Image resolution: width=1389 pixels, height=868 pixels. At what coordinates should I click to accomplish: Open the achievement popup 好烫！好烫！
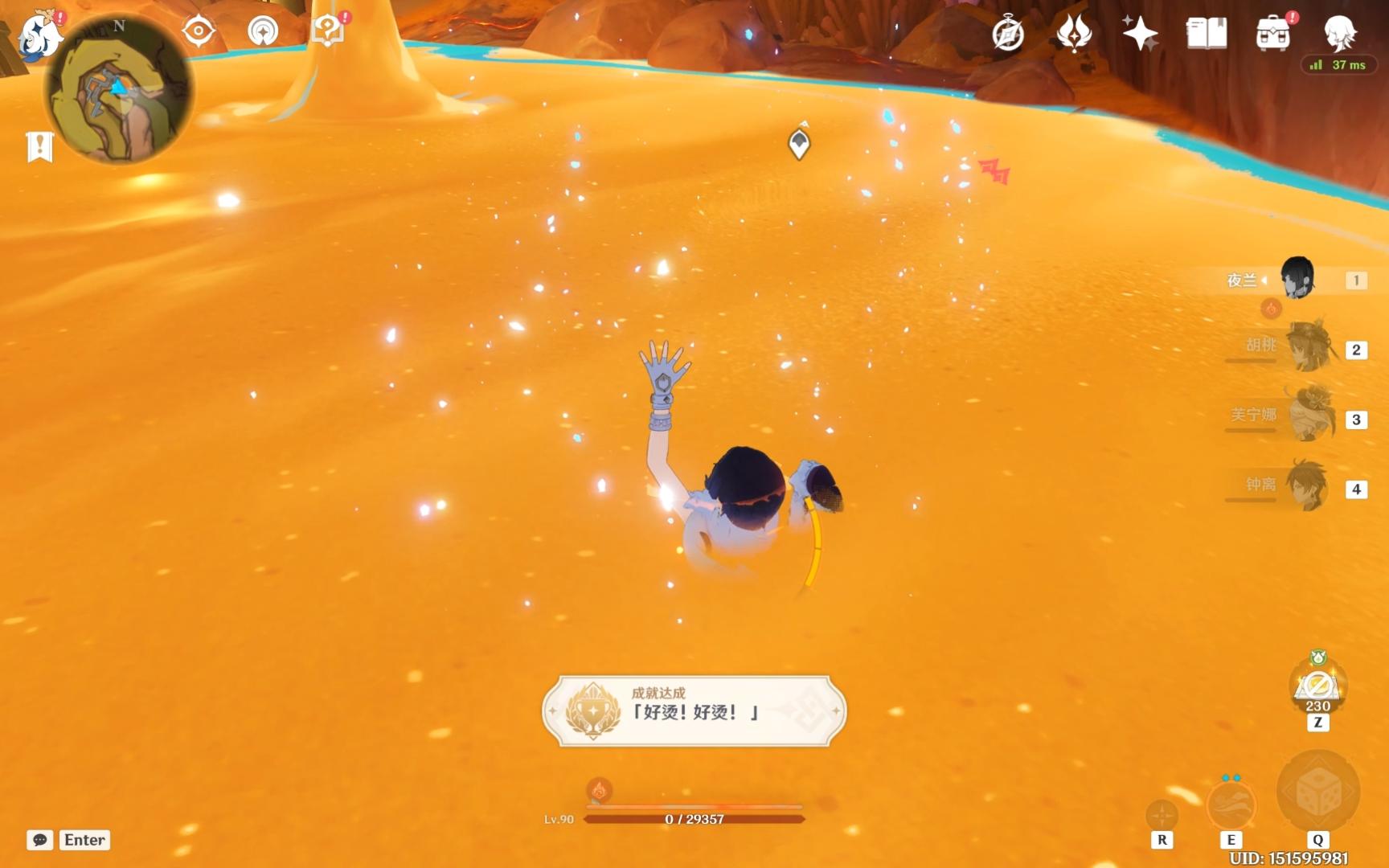[x=694, y=710]
